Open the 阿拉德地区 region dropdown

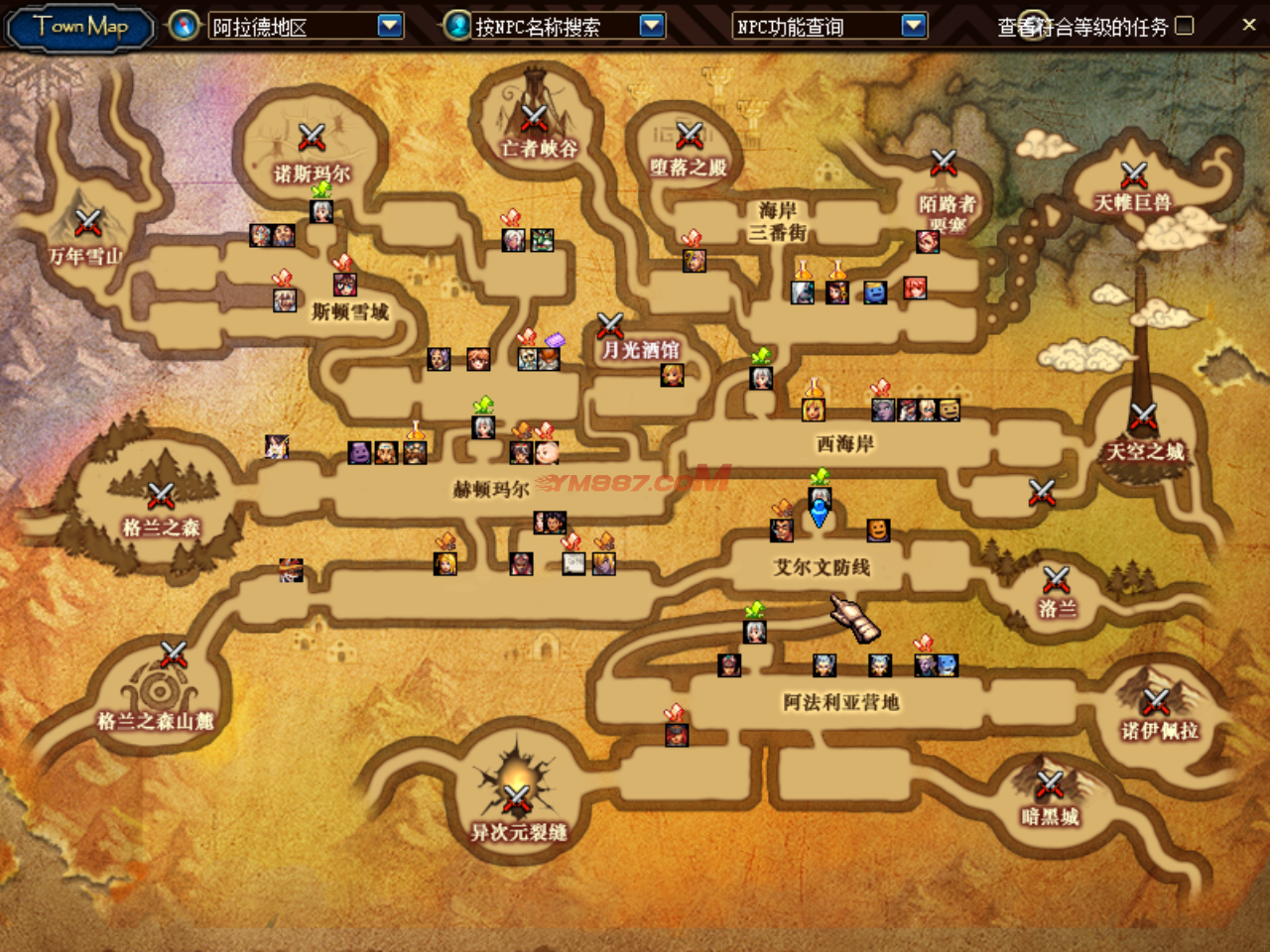tap(390, 26)
